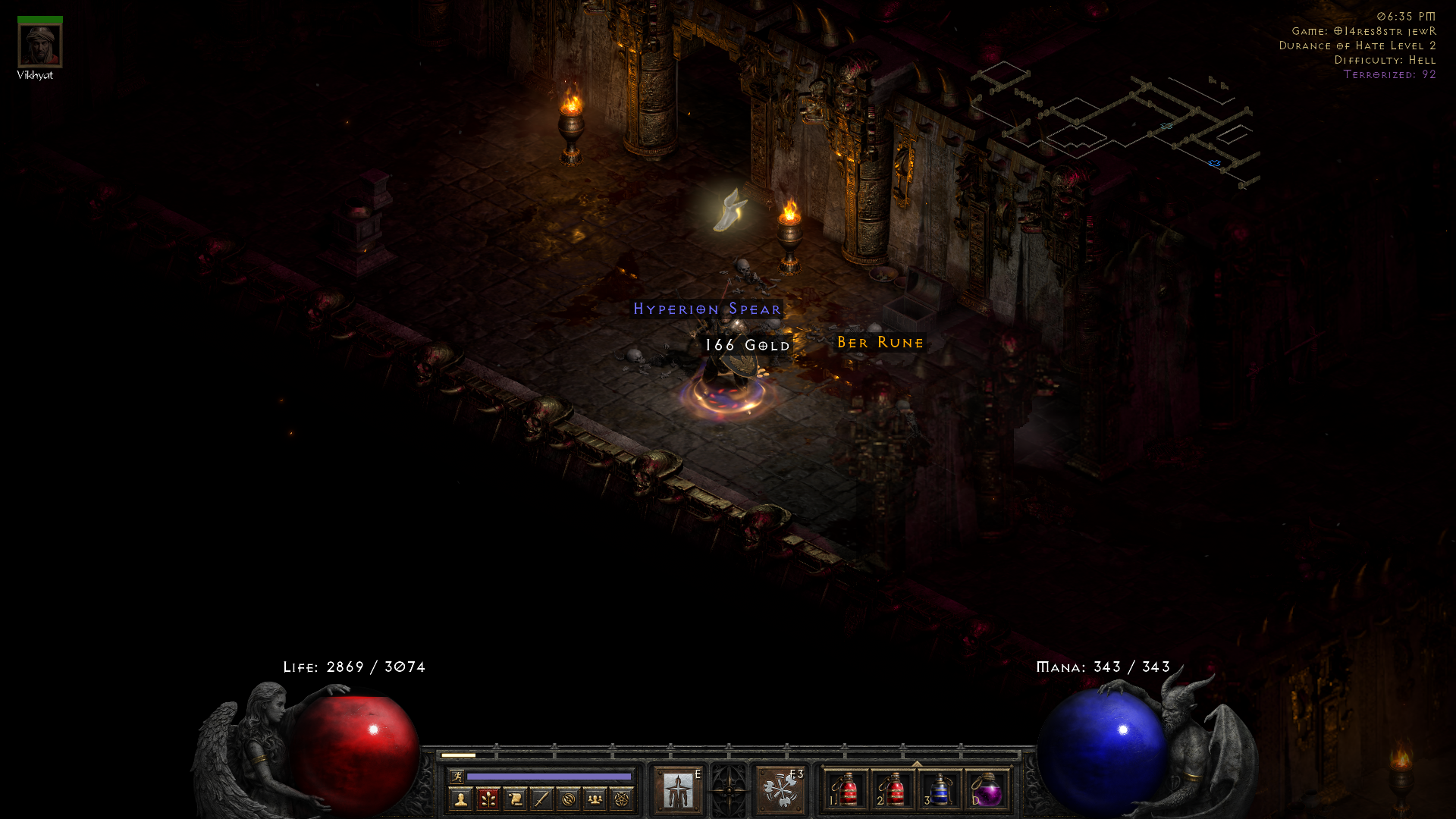This screenshot has height=819, width=1456.
Task: Open the character screen figure icon
Action: coord(460,798)
